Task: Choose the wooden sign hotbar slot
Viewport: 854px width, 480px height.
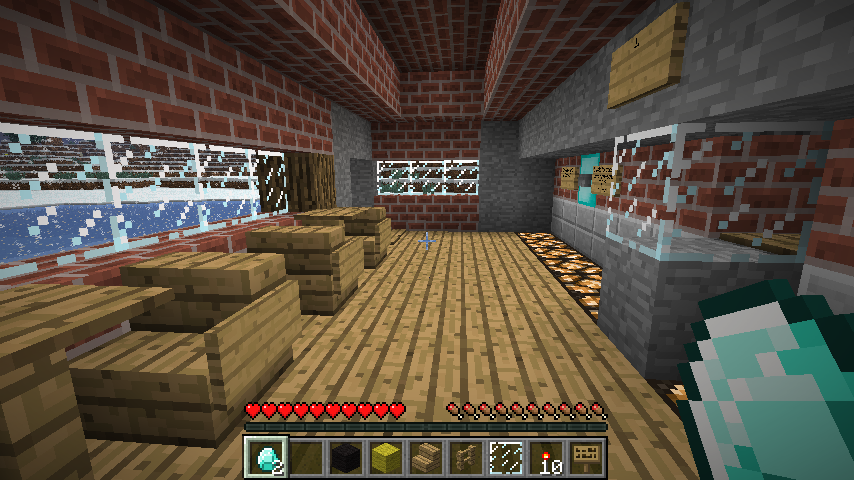Action: 586,457
